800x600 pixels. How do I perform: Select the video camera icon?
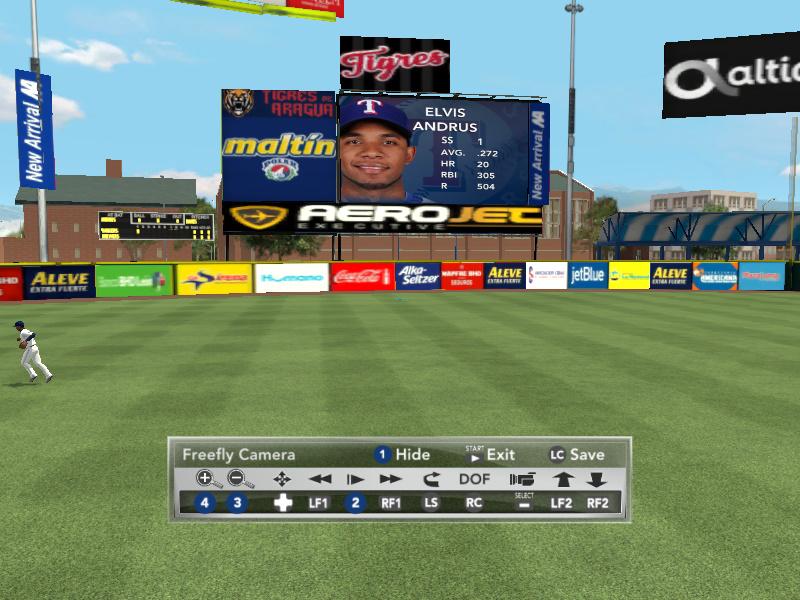coord(522,479)
